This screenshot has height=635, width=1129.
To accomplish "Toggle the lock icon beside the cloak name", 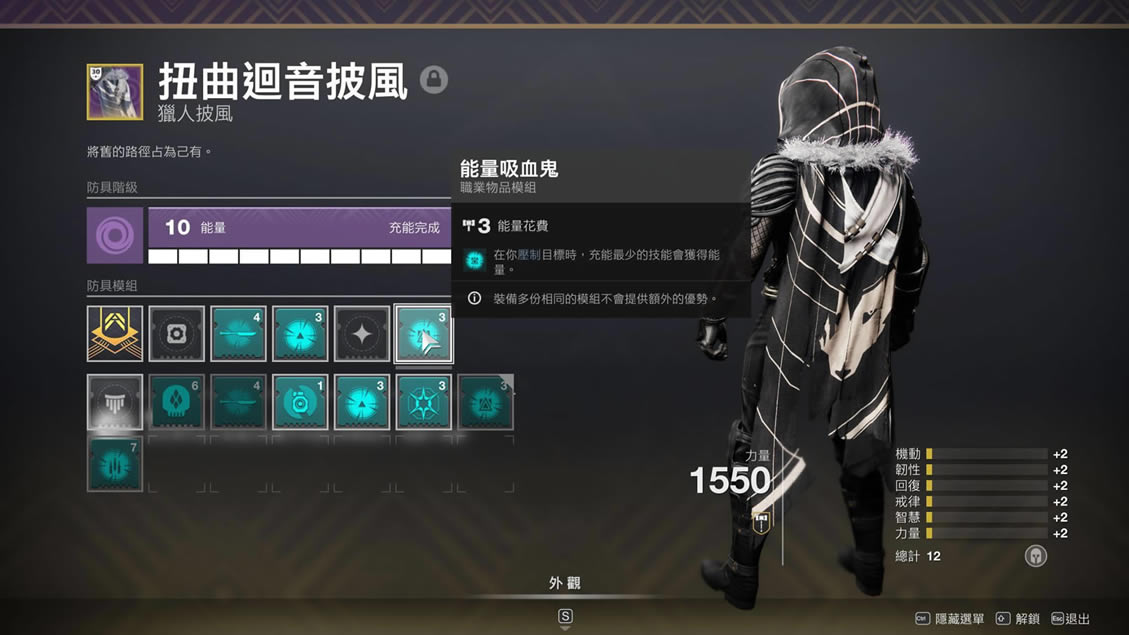I will point(434,80).
